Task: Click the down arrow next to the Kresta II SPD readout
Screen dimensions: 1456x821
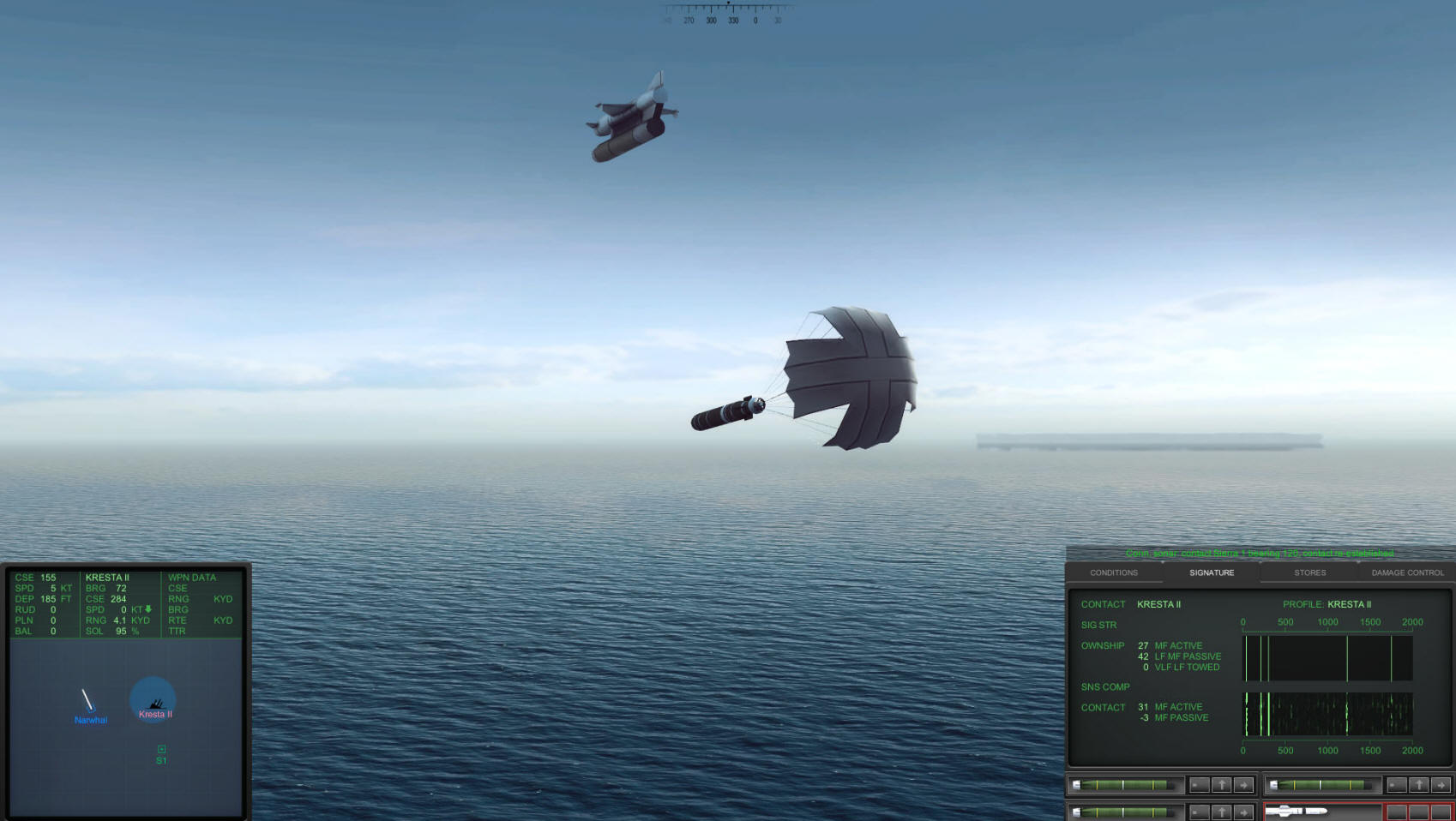Action: (147, 609)
